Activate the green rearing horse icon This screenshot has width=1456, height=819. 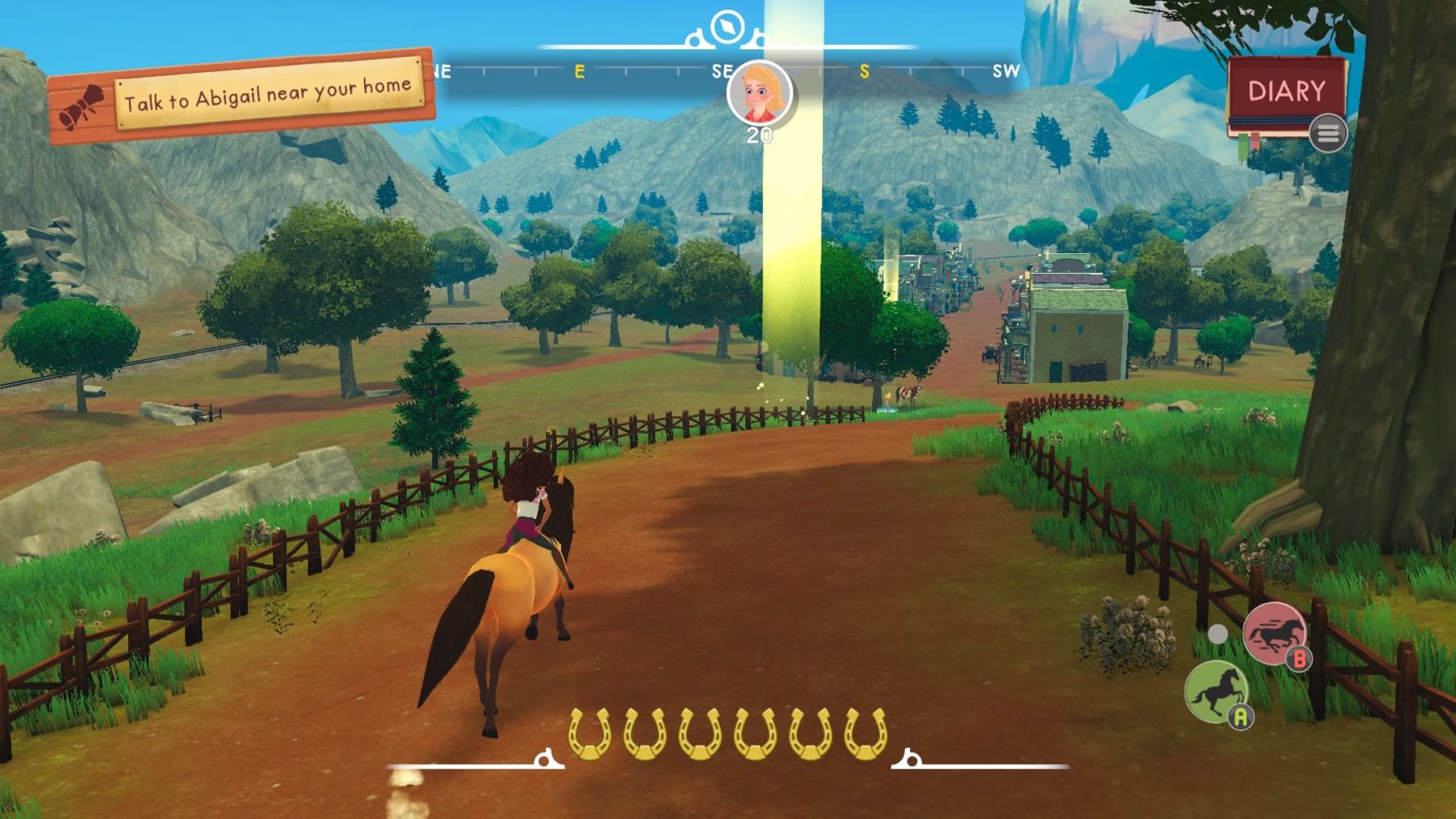(1216, 691)
